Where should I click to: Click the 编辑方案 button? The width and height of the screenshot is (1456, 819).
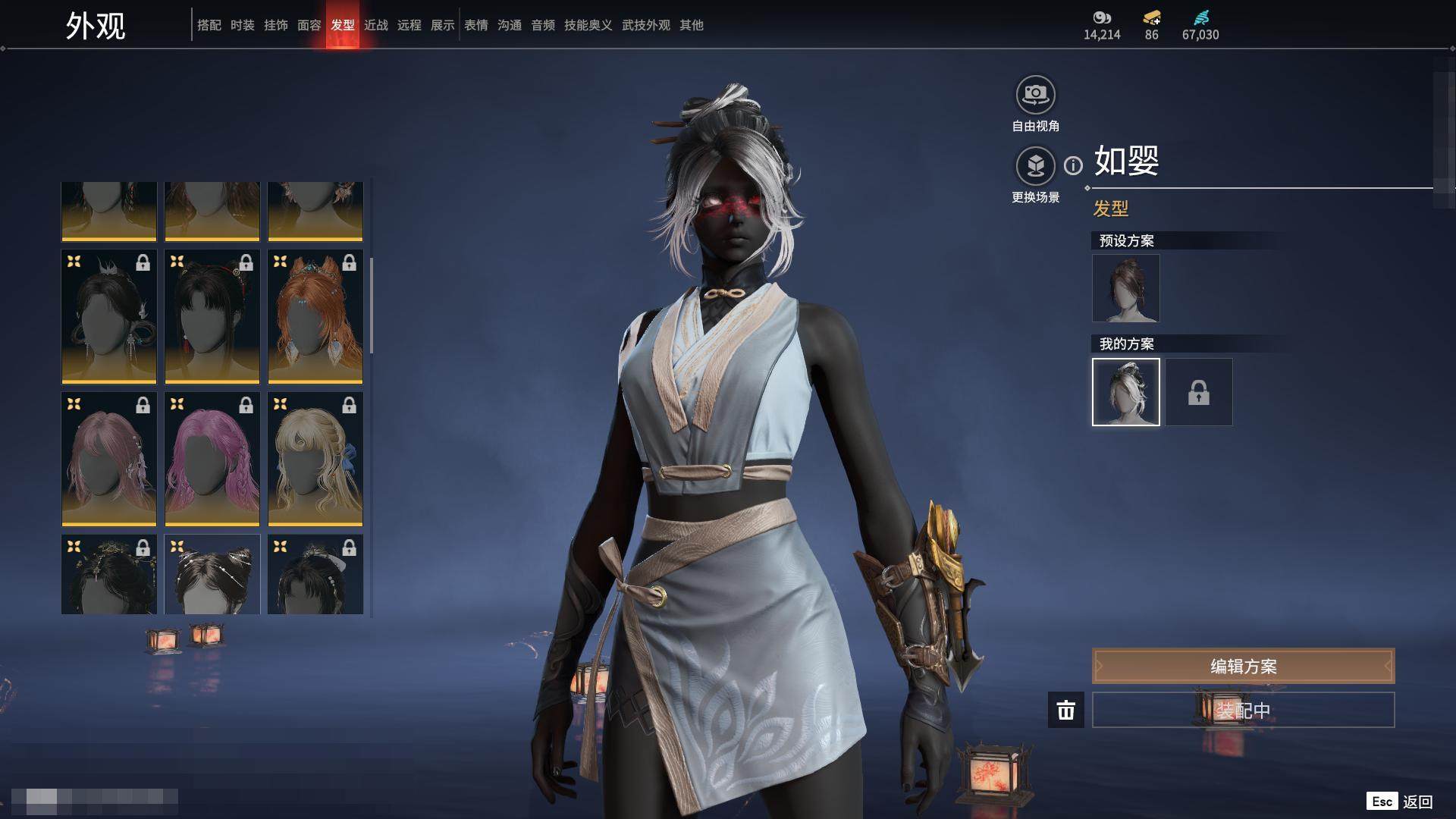click(1243, 667)
